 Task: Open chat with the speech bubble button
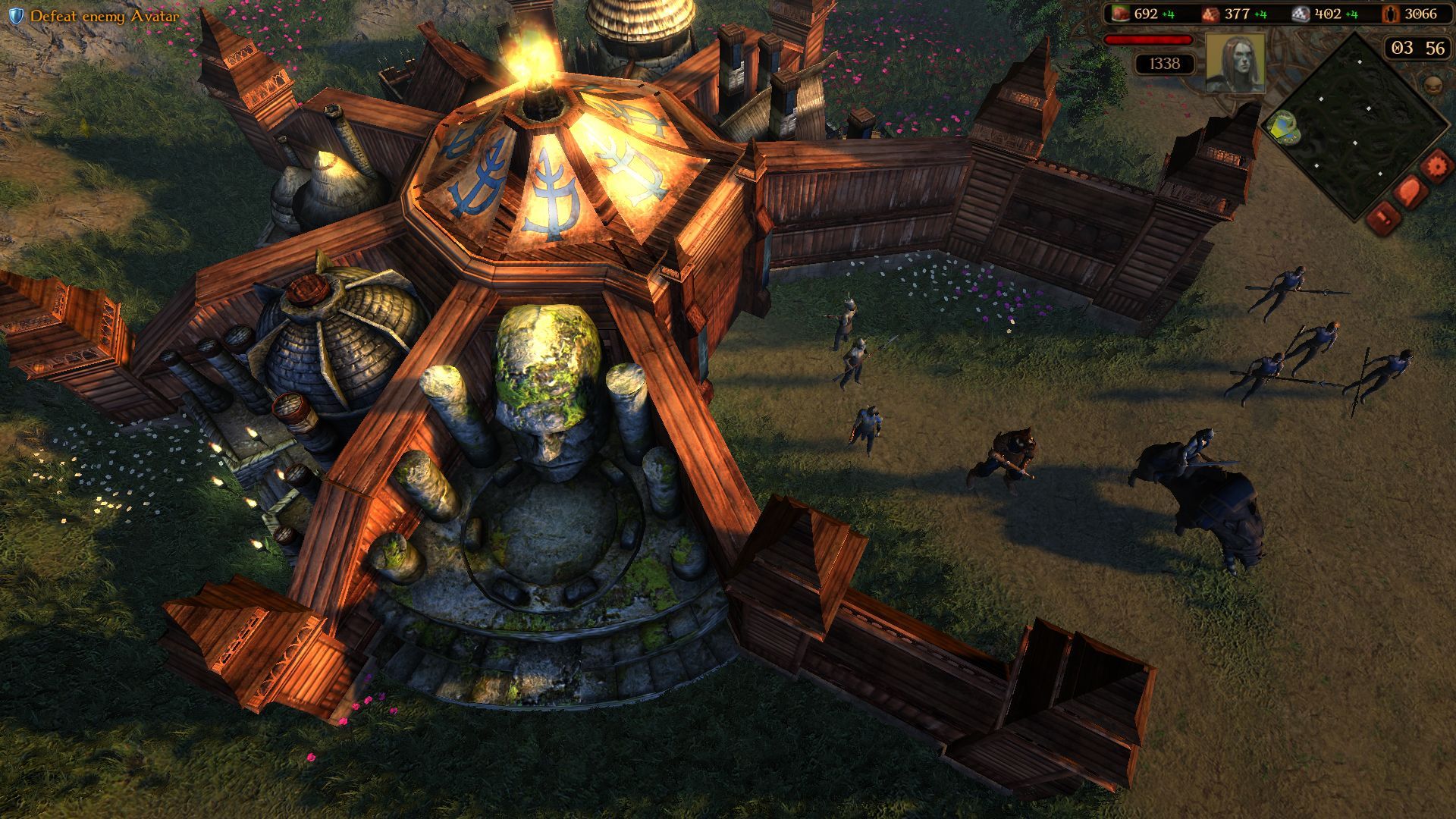pos(1410,191)
